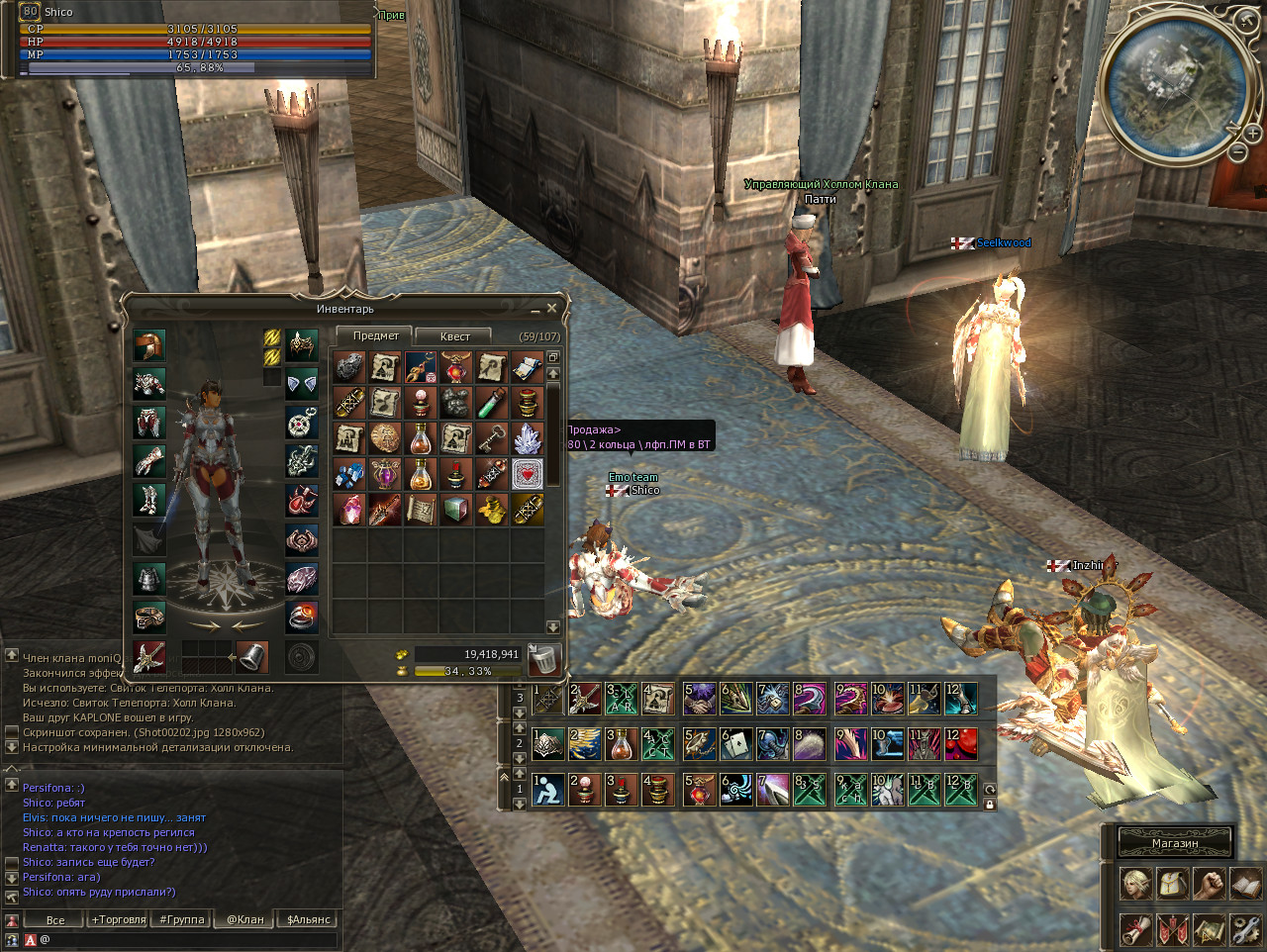This screenshot has height=952, width=1267.
Task: Toggle the hotbar lock icon
Action: (989, 804)
